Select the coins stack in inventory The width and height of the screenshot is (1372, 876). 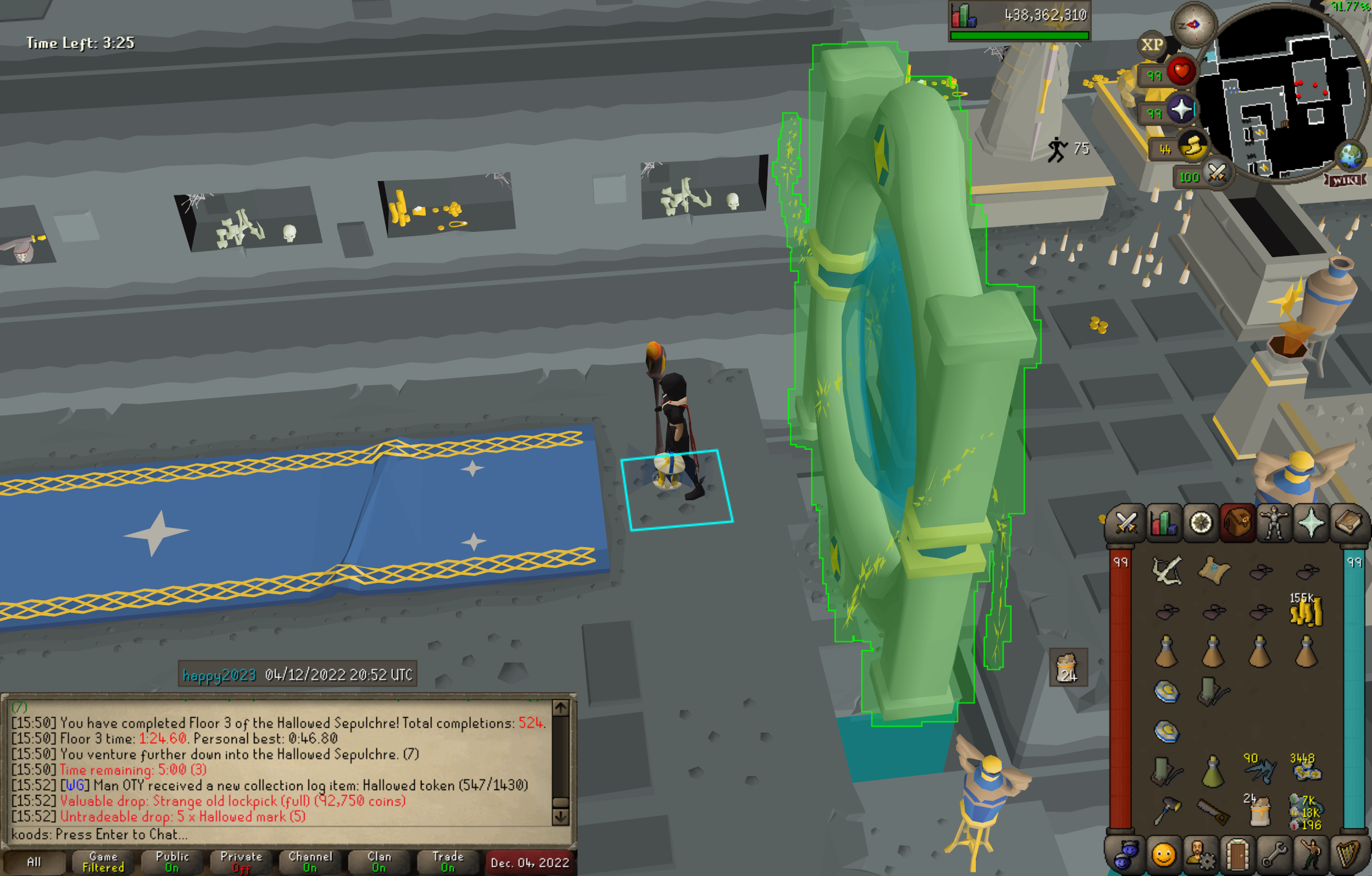click(x=1305, y=611)
